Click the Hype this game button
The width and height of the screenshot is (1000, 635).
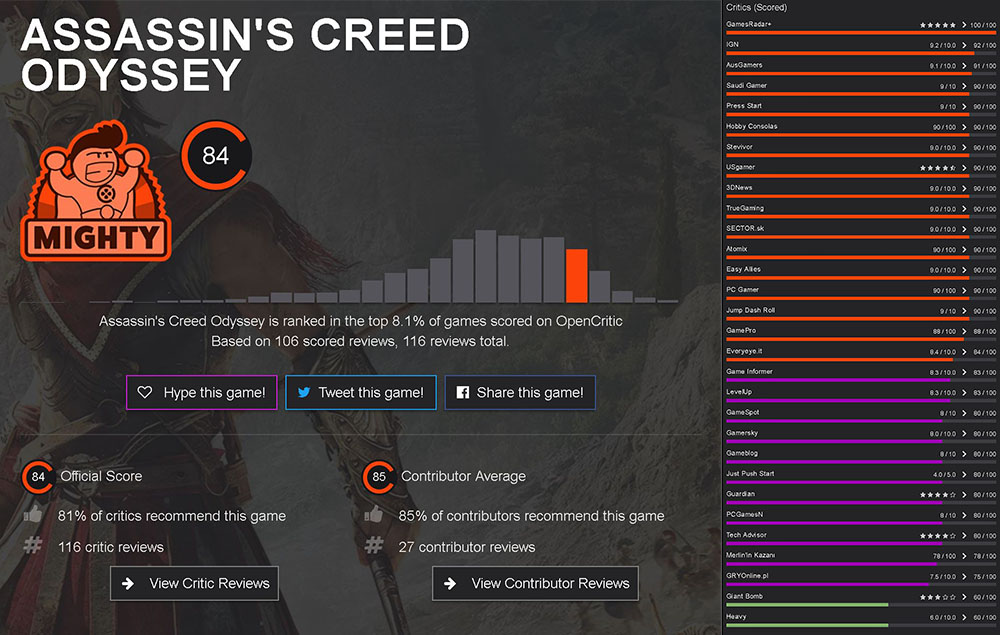(202, 393)
